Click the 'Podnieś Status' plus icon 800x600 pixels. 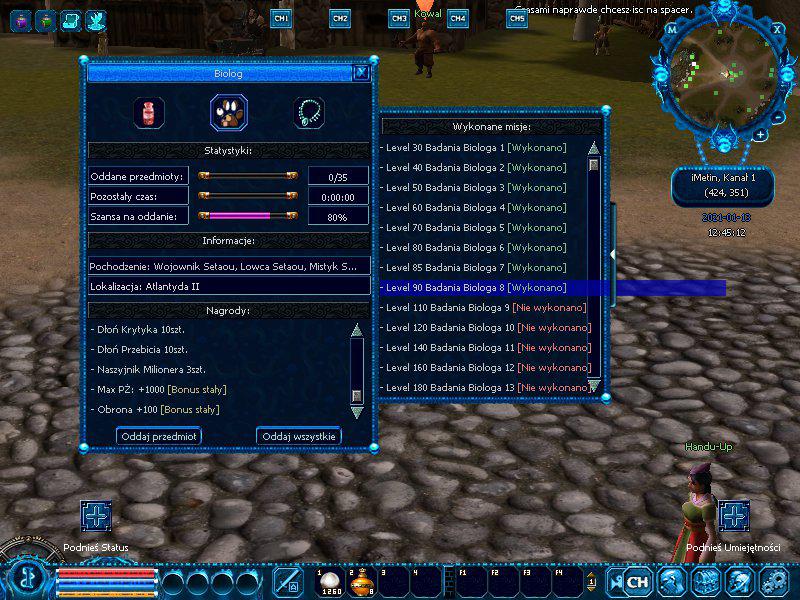tap(96, 516)
